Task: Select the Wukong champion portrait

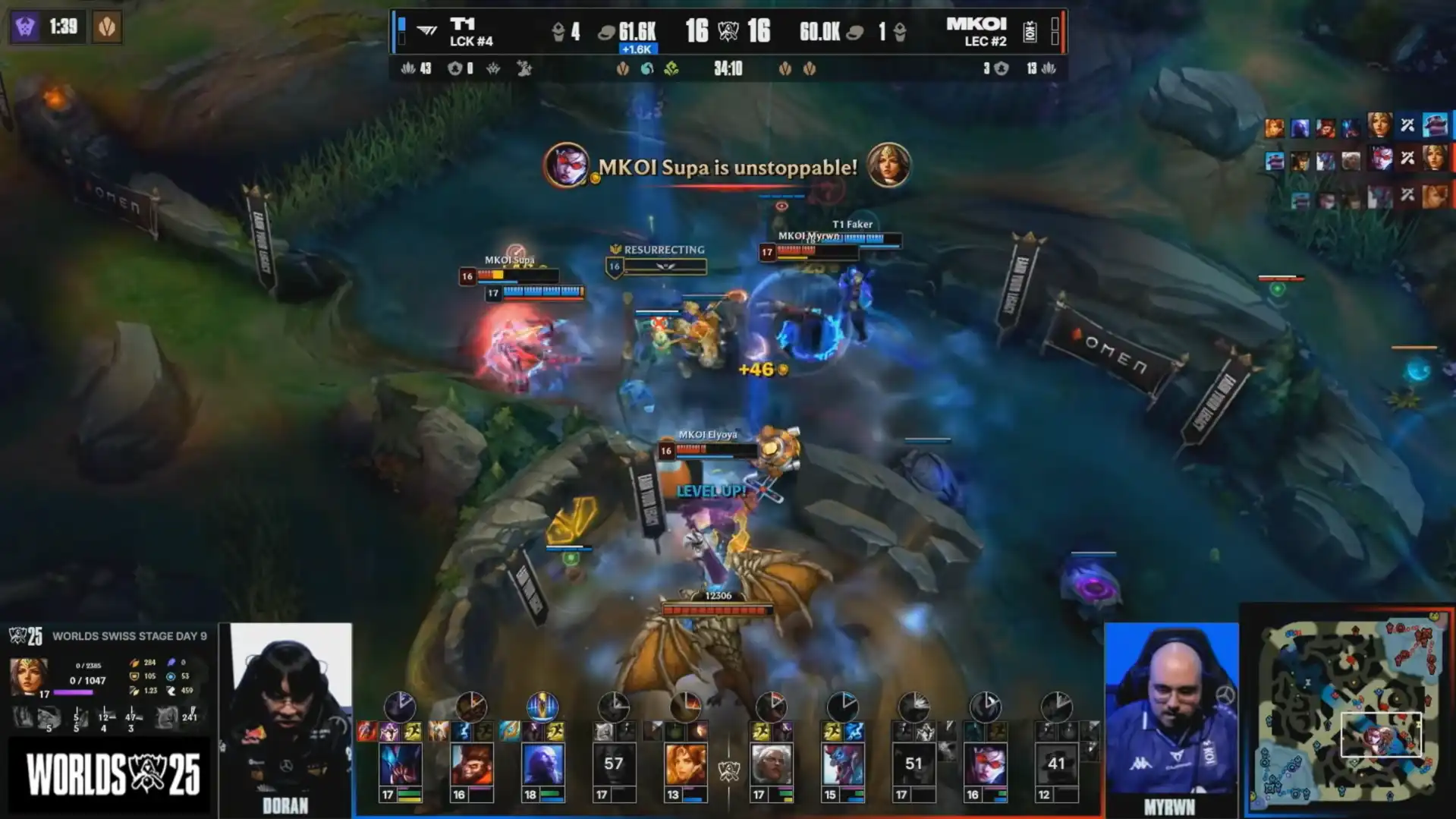Action: coord(471,764)
